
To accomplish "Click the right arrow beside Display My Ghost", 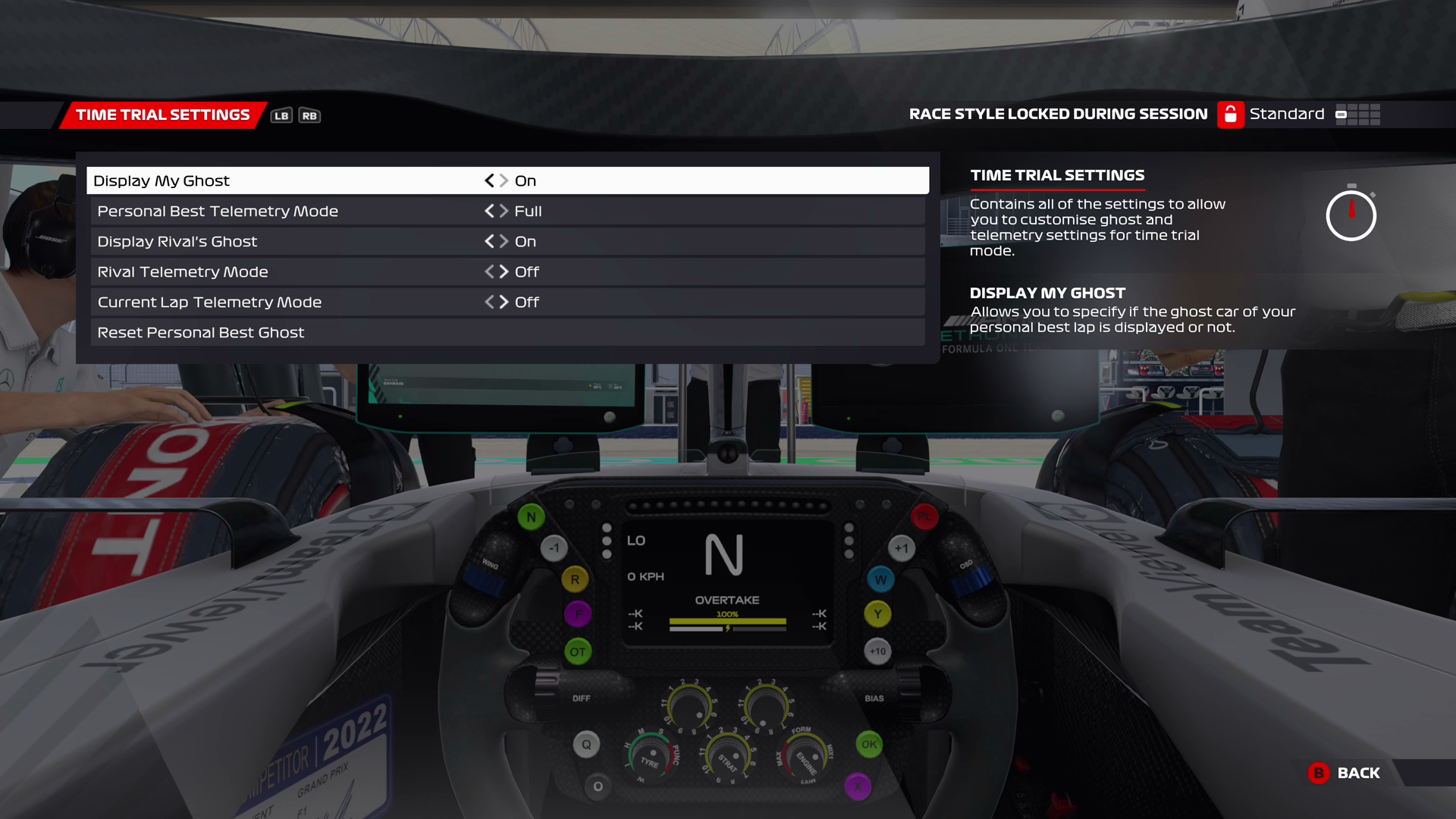I will coord(503,180).
